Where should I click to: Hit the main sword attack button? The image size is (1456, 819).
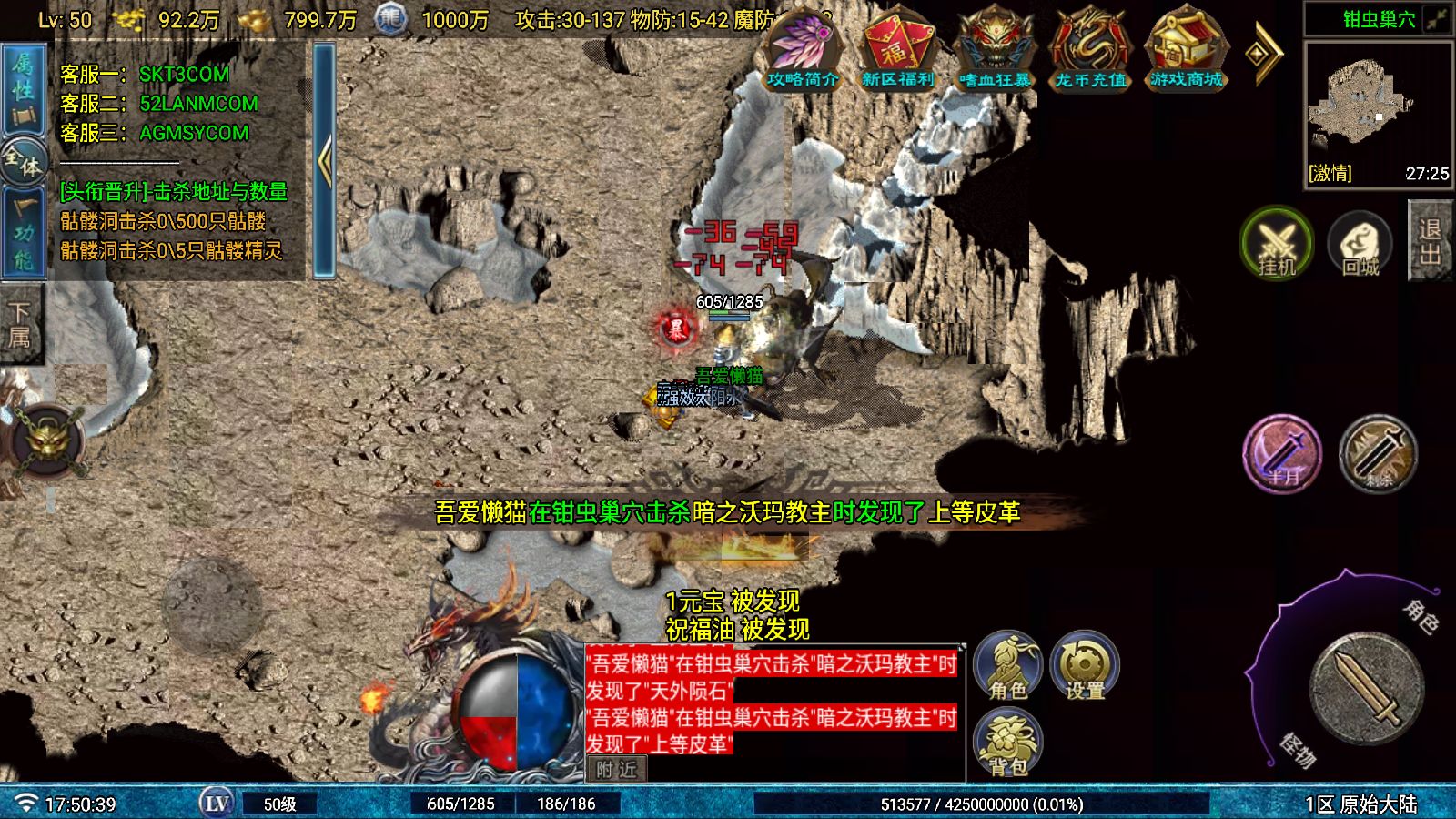click(1365, 687)
